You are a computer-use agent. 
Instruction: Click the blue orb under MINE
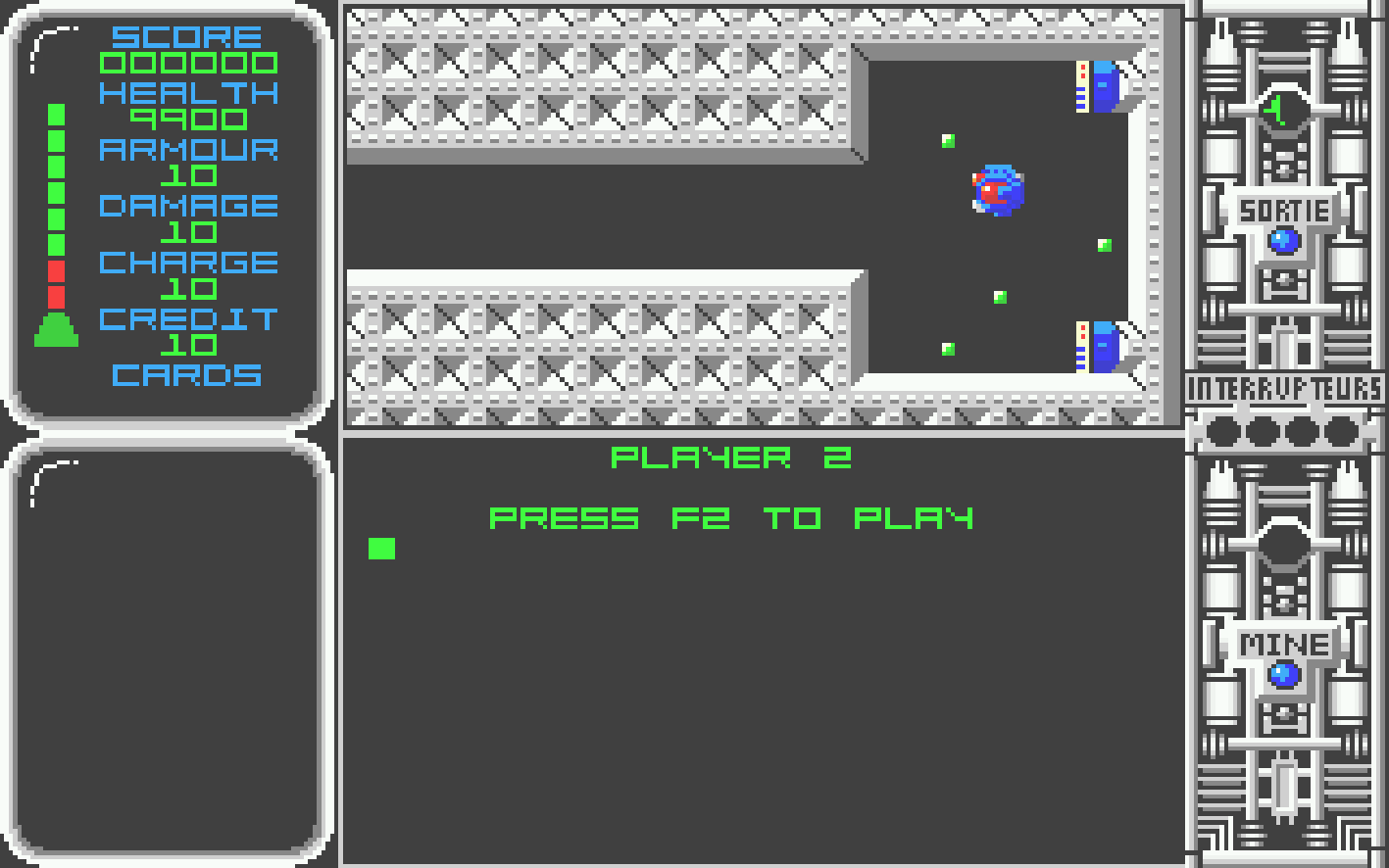click(x=1283, y=675)
